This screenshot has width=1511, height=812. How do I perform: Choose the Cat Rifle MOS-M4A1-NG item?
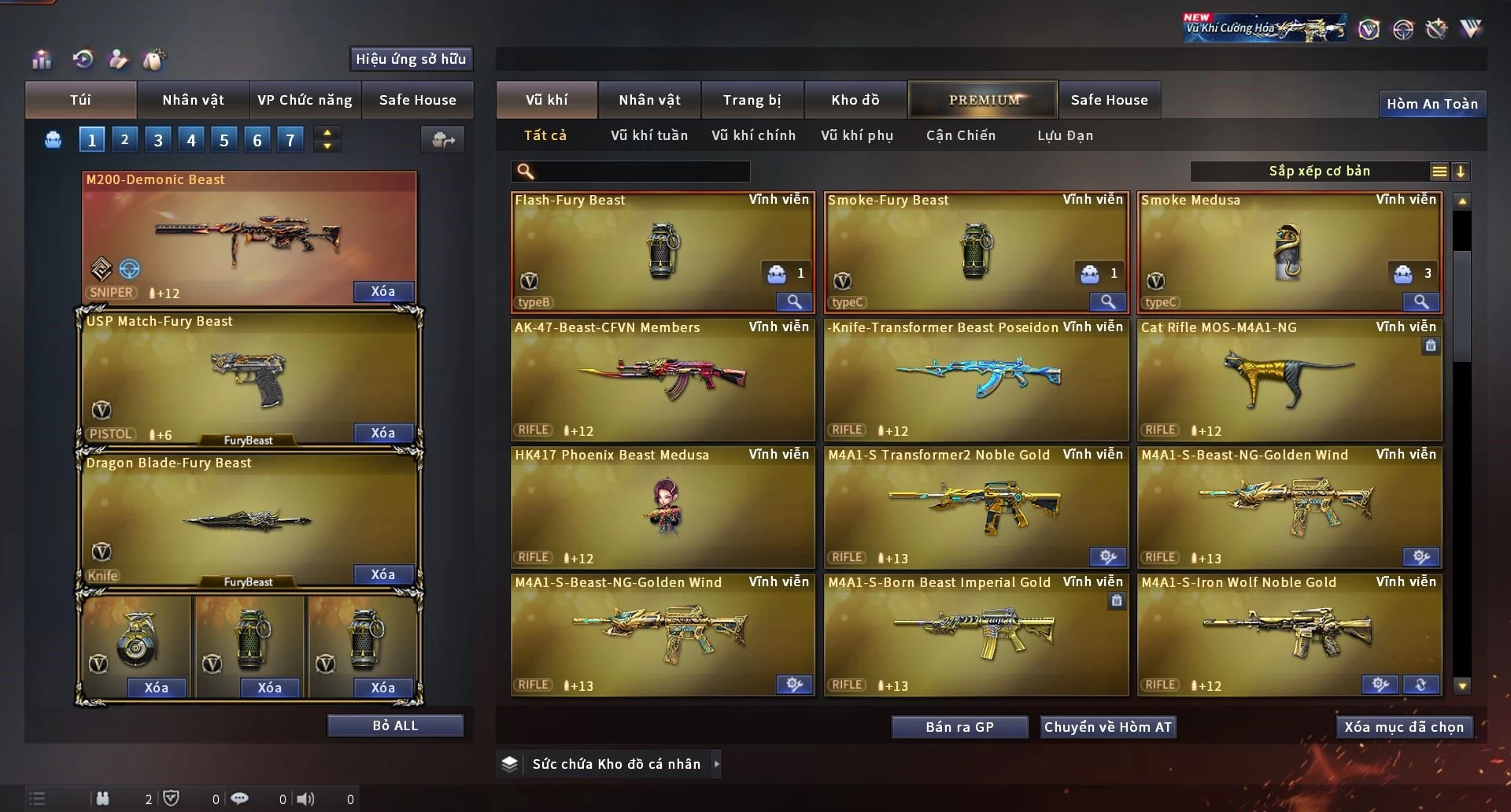click(1289, 379)
